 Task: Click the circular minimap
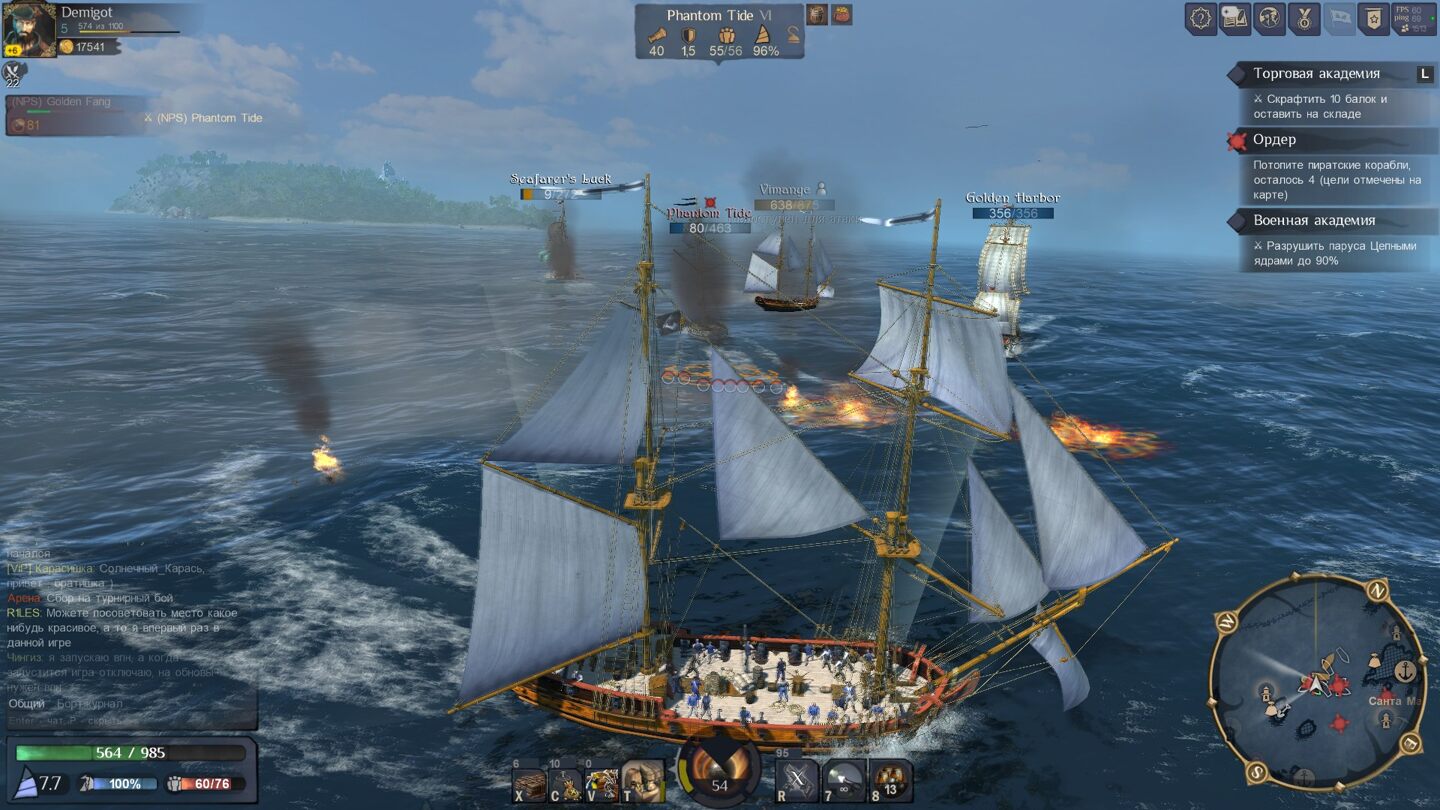pos(1318,680)
